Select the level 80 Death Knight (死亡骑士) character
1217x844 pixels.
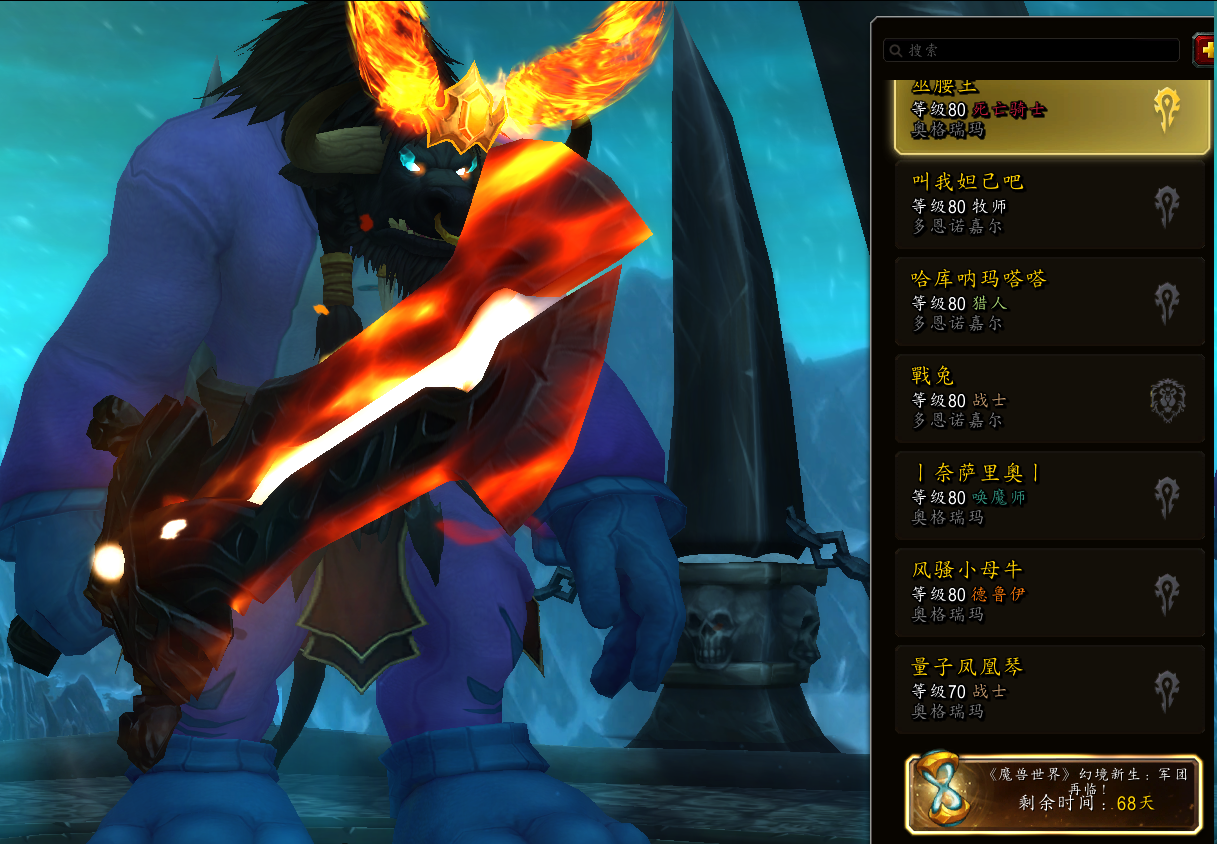pos(1050,115)
